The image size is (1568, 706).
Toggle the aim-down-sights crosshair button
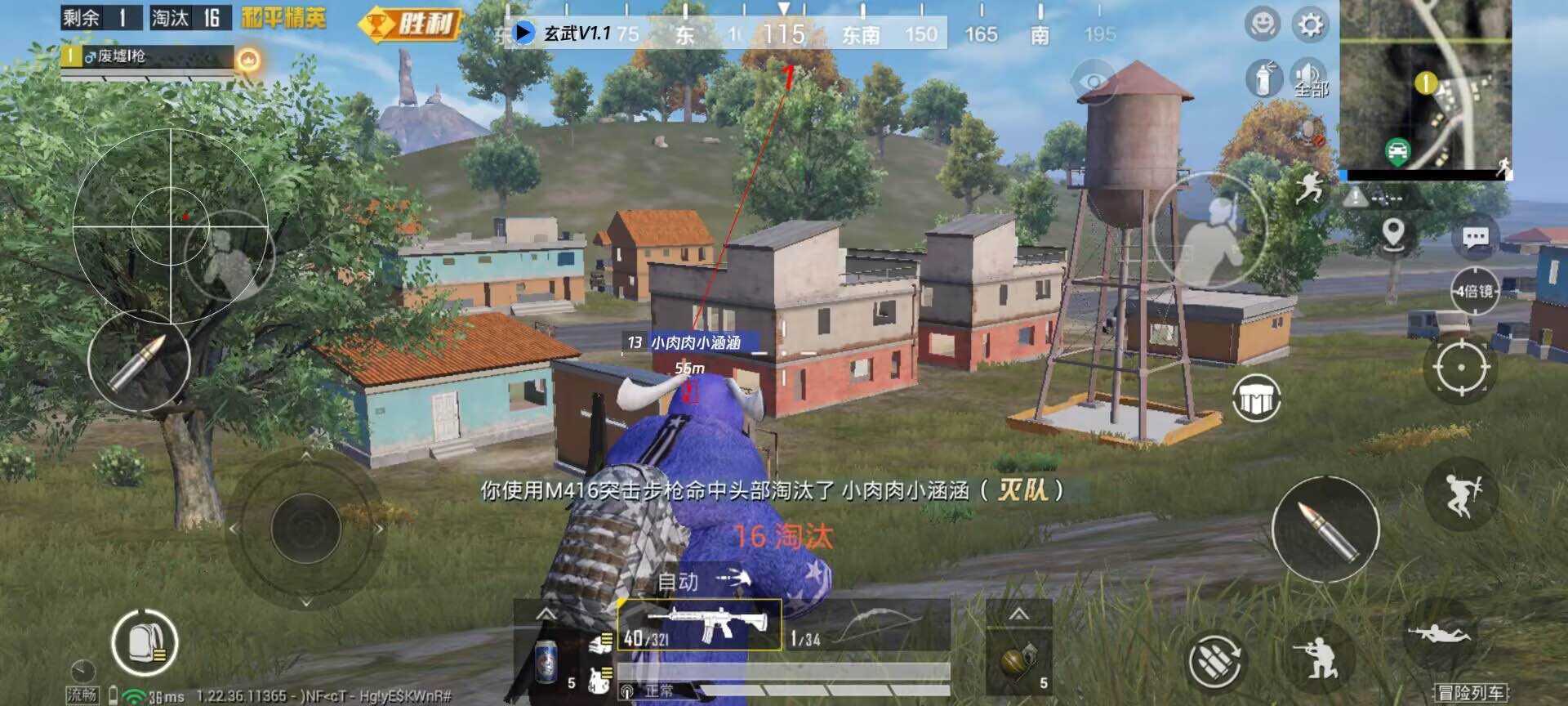pos(1460,368)
